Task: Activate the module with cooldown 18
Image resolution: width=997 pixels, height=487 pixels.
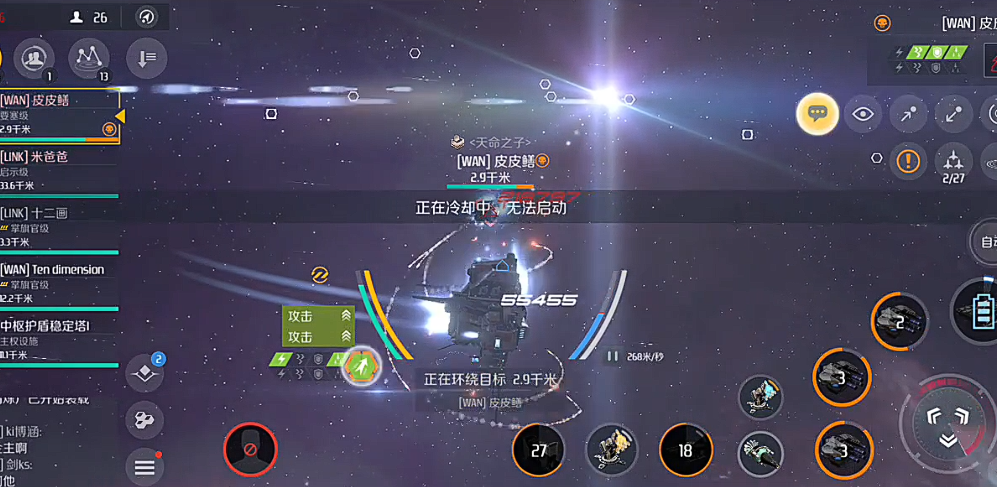Action: tap(685, 451)
